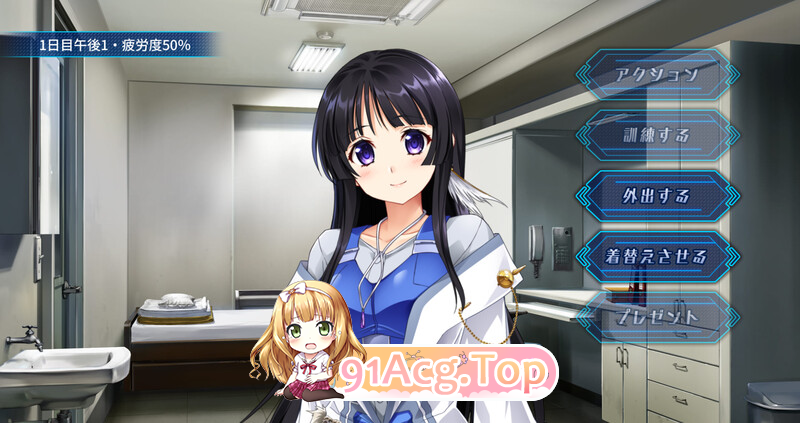The width and height of the screenshot is (800, 423).
Task: Select the 外出する option
Action: coord(656,194)
